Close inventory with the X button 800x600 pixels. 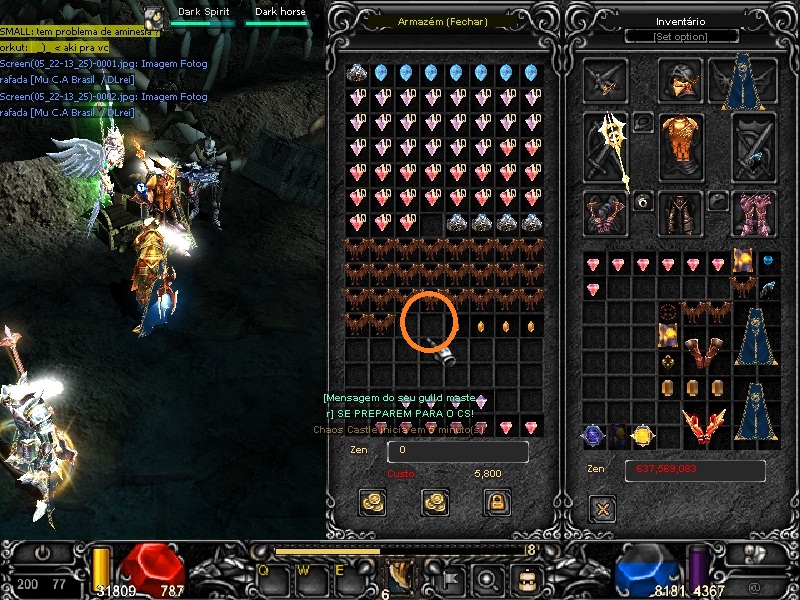(x=602, y=509)
